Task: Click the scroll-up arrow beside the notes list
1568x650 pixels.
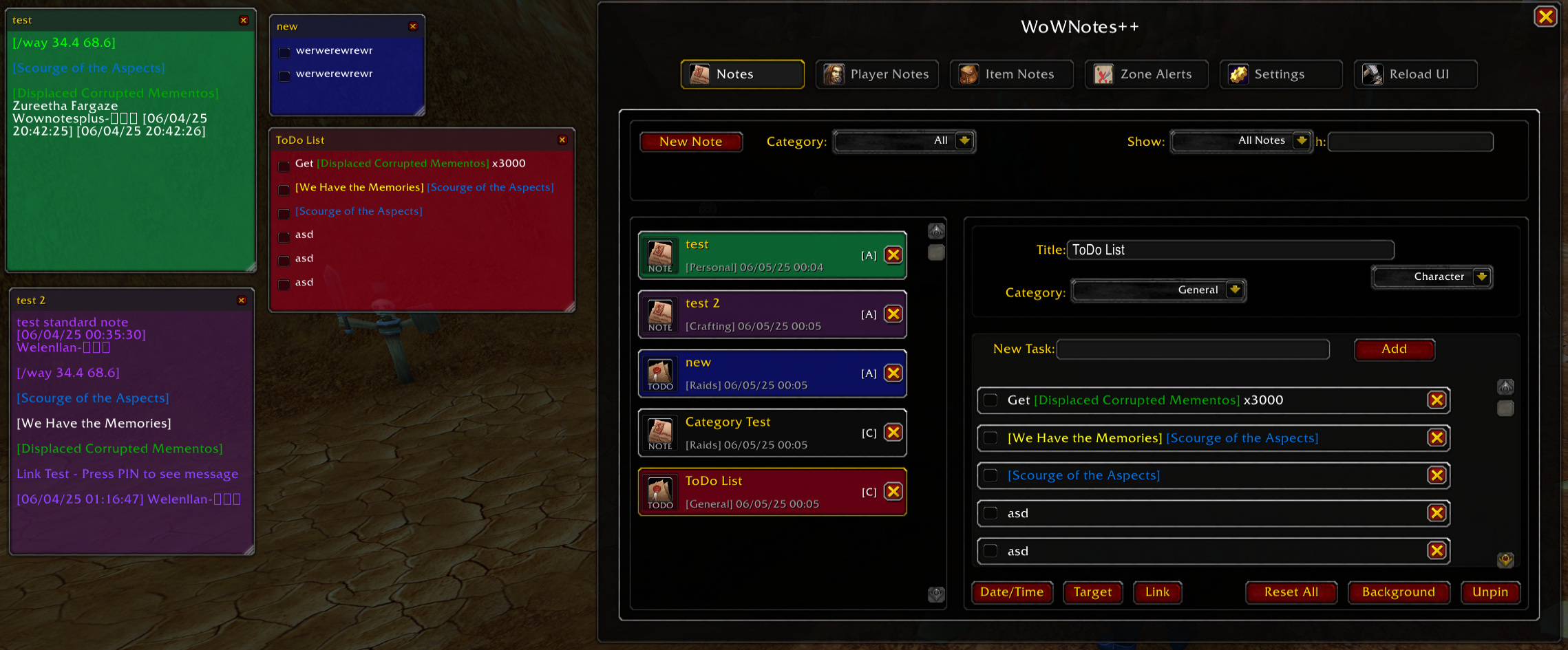Action: pyautogui.click(x=935, y=230)
